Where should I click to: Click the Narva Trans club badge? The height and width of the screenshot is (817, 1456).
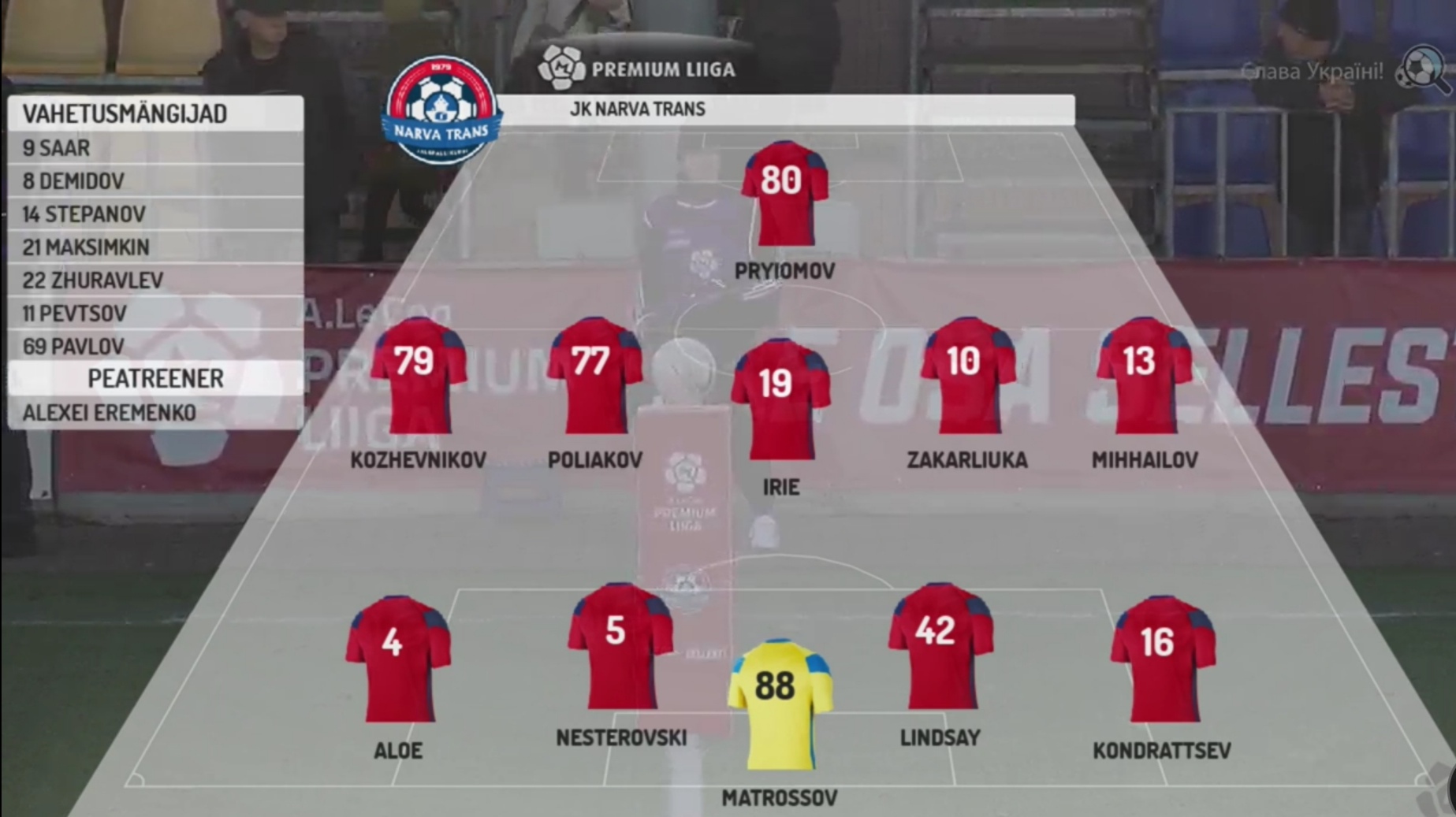coord(441,109)
